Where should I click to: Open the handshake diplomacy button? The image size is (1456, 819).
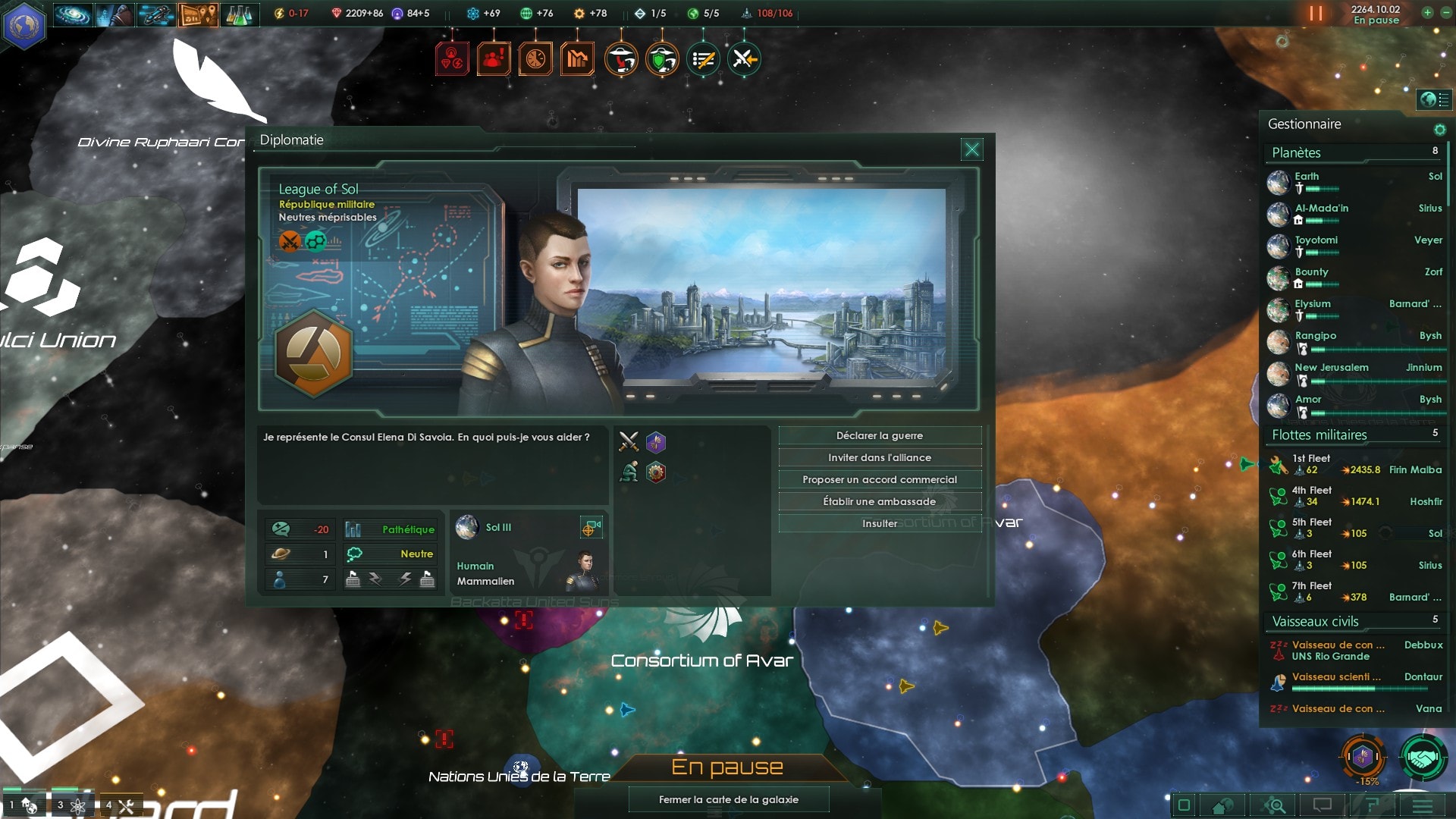(1423, 758)
